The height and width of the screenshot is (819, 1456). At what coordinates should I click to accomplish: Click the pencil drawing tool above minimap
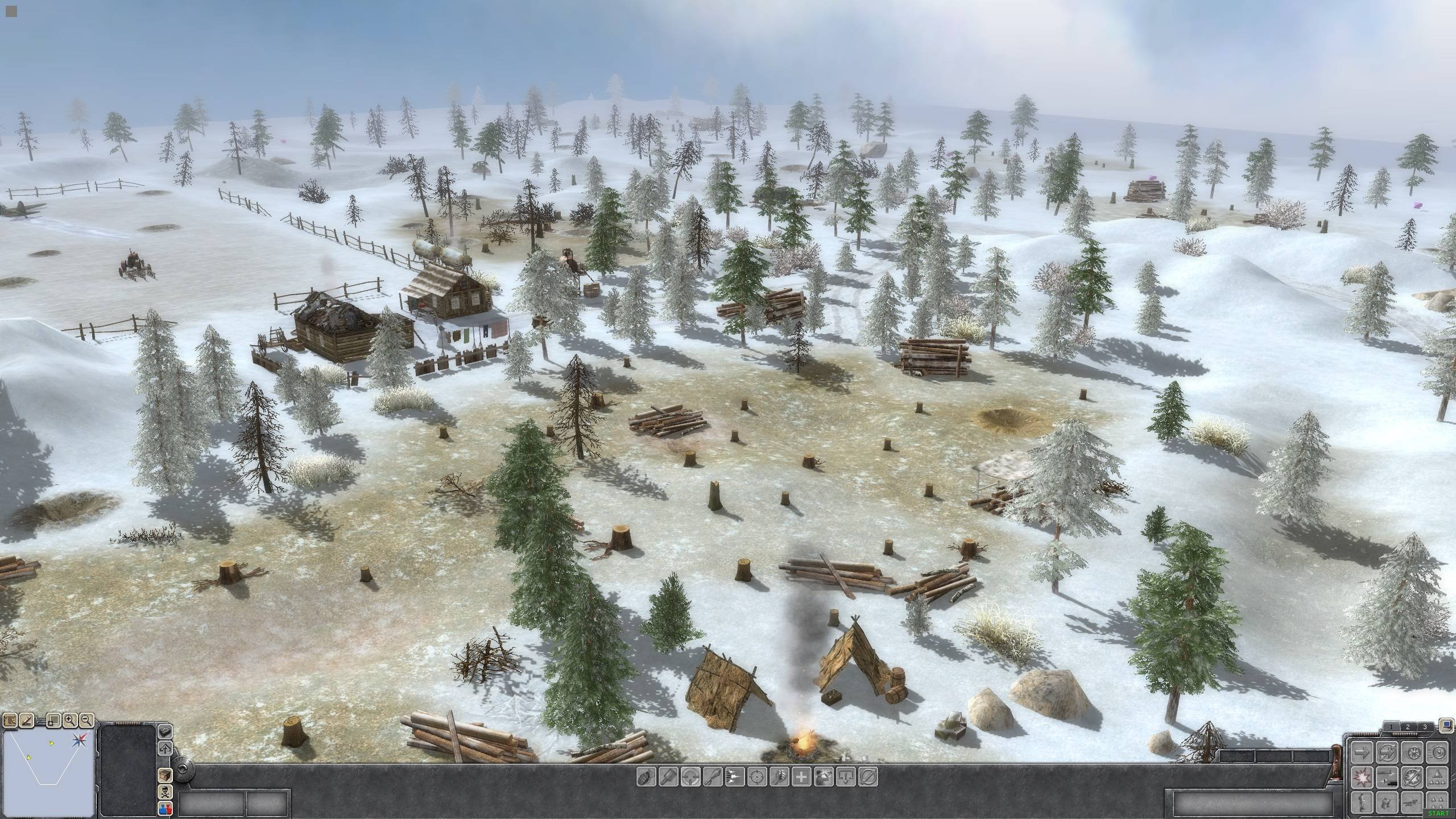coord(27,721)
